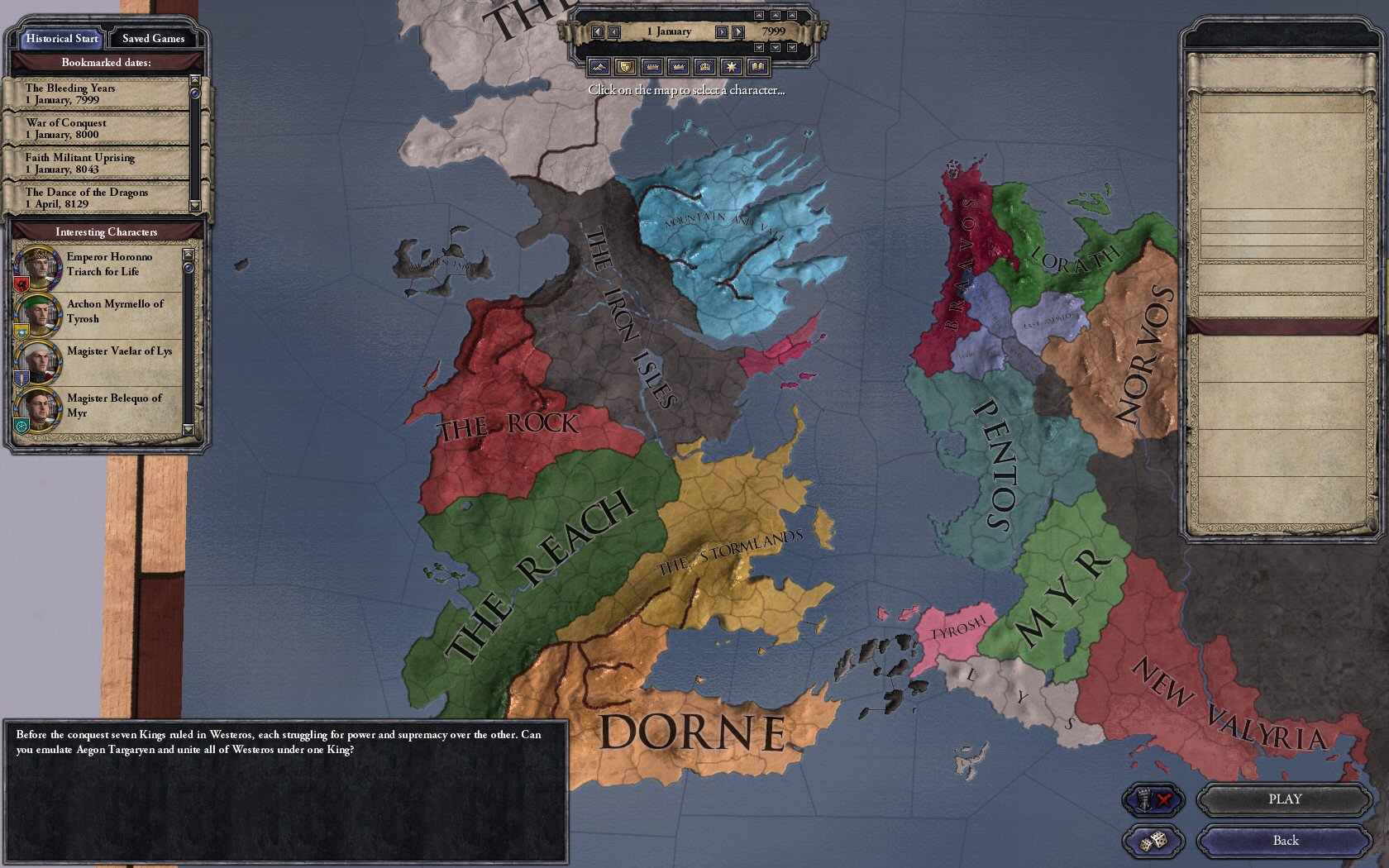Click the rook with red X button

1153,799
